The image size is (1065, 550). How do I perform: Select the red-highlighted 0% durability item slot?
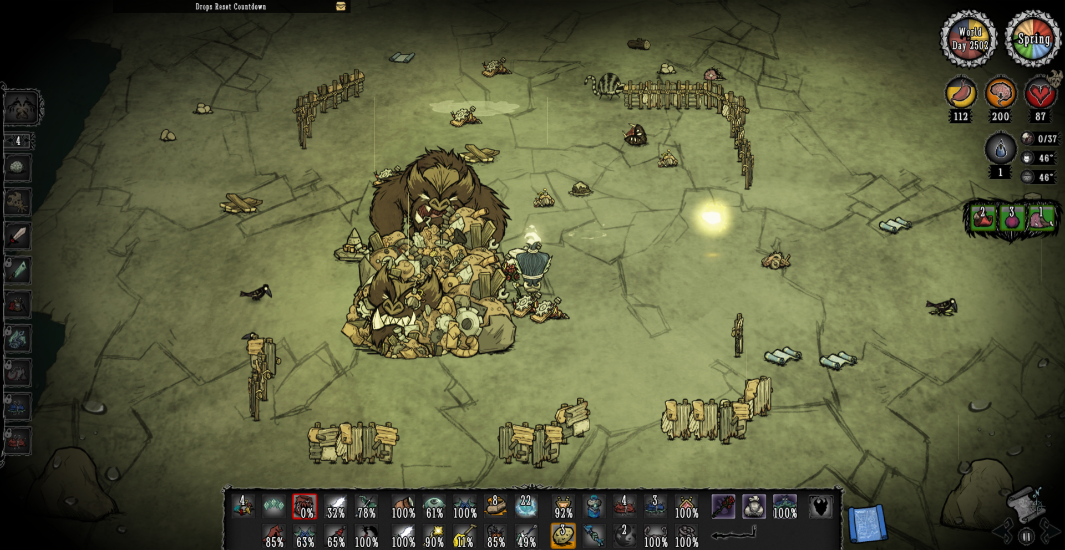pos(304,507)
